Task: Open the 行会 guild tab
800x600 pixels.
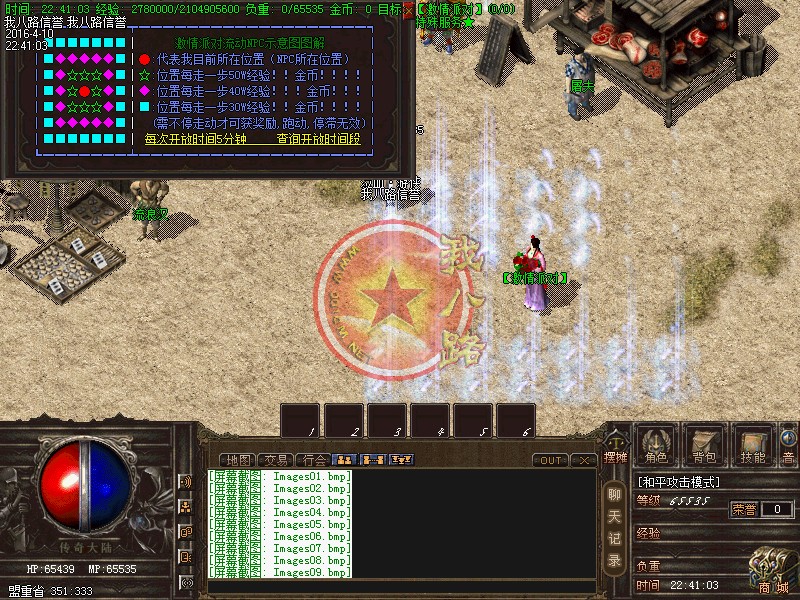Action: click(x=313, y=460)
